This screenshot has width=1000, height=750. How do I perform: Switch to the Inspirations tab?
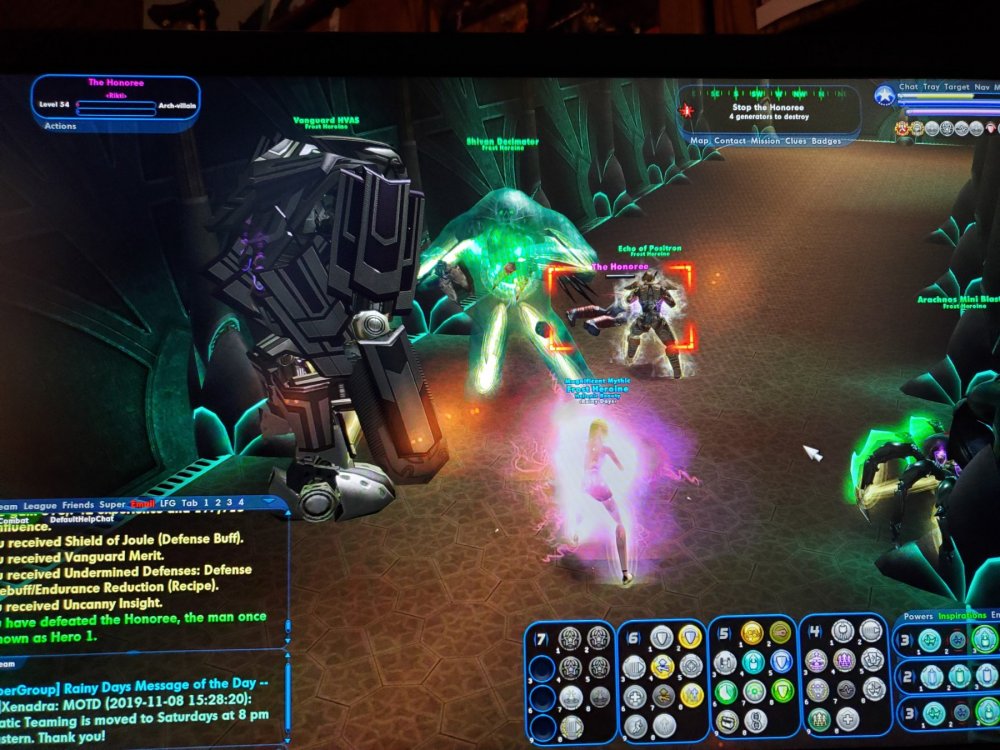[x=961, y=616]
